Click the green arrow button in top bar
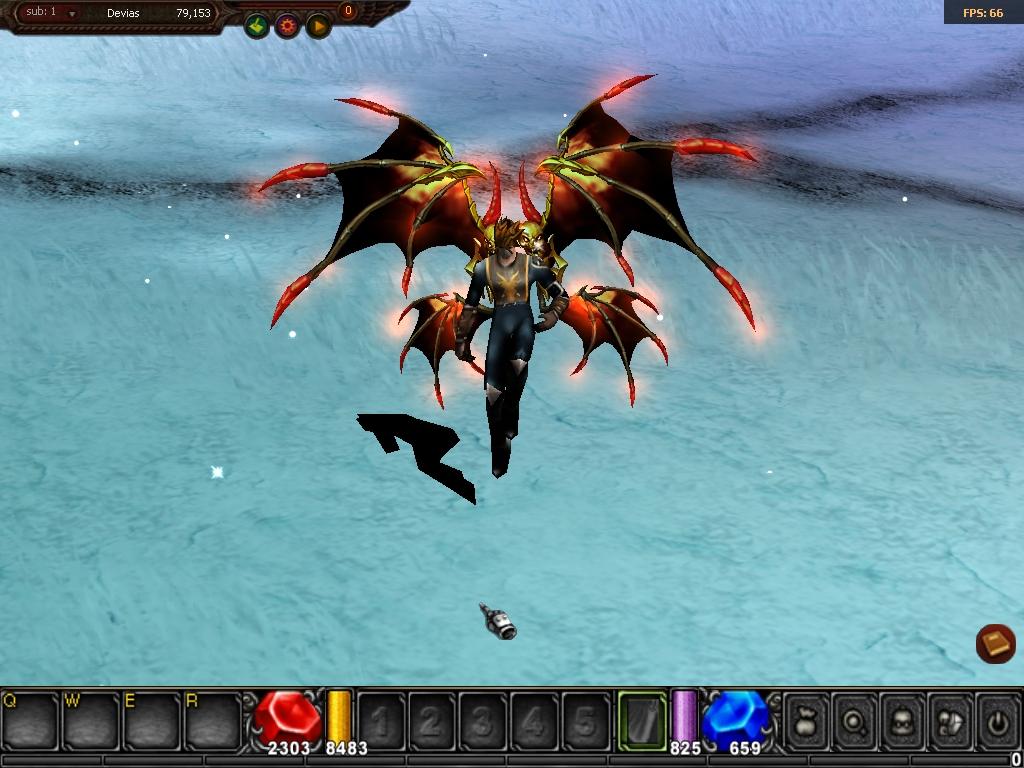The image size is (1024, 768). pos(257,26)
